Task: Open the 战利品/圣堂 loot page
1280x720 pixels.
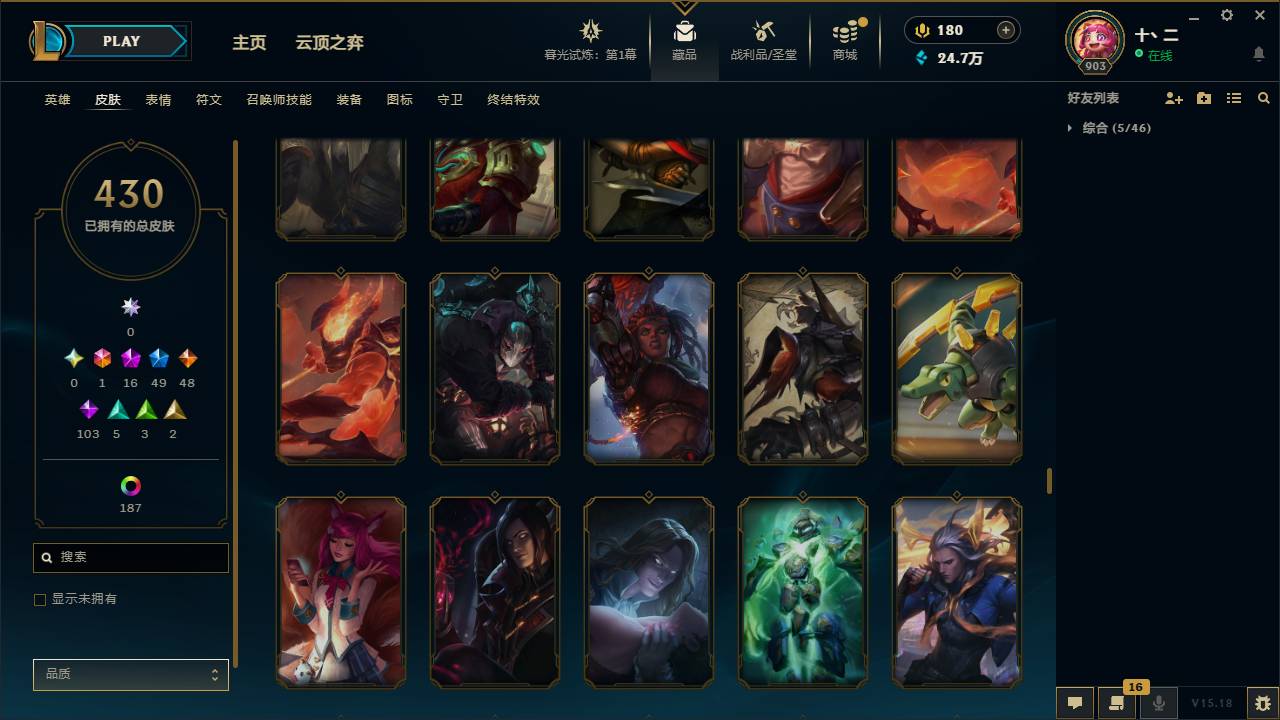Action: 758,42
